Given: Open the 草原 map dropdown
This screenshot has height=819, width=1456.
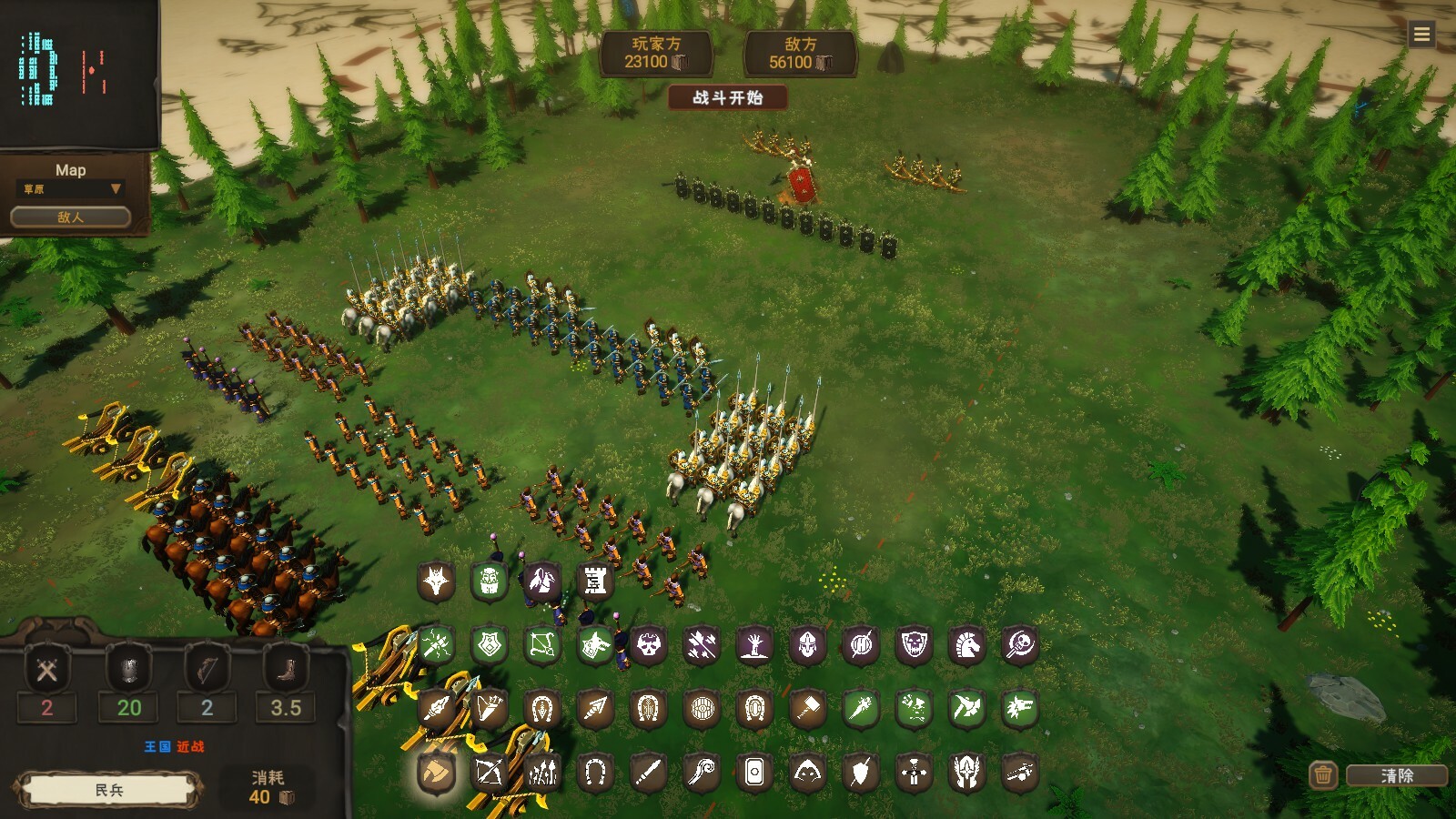Looking at the screenshot, I should [x=68, y=188].
